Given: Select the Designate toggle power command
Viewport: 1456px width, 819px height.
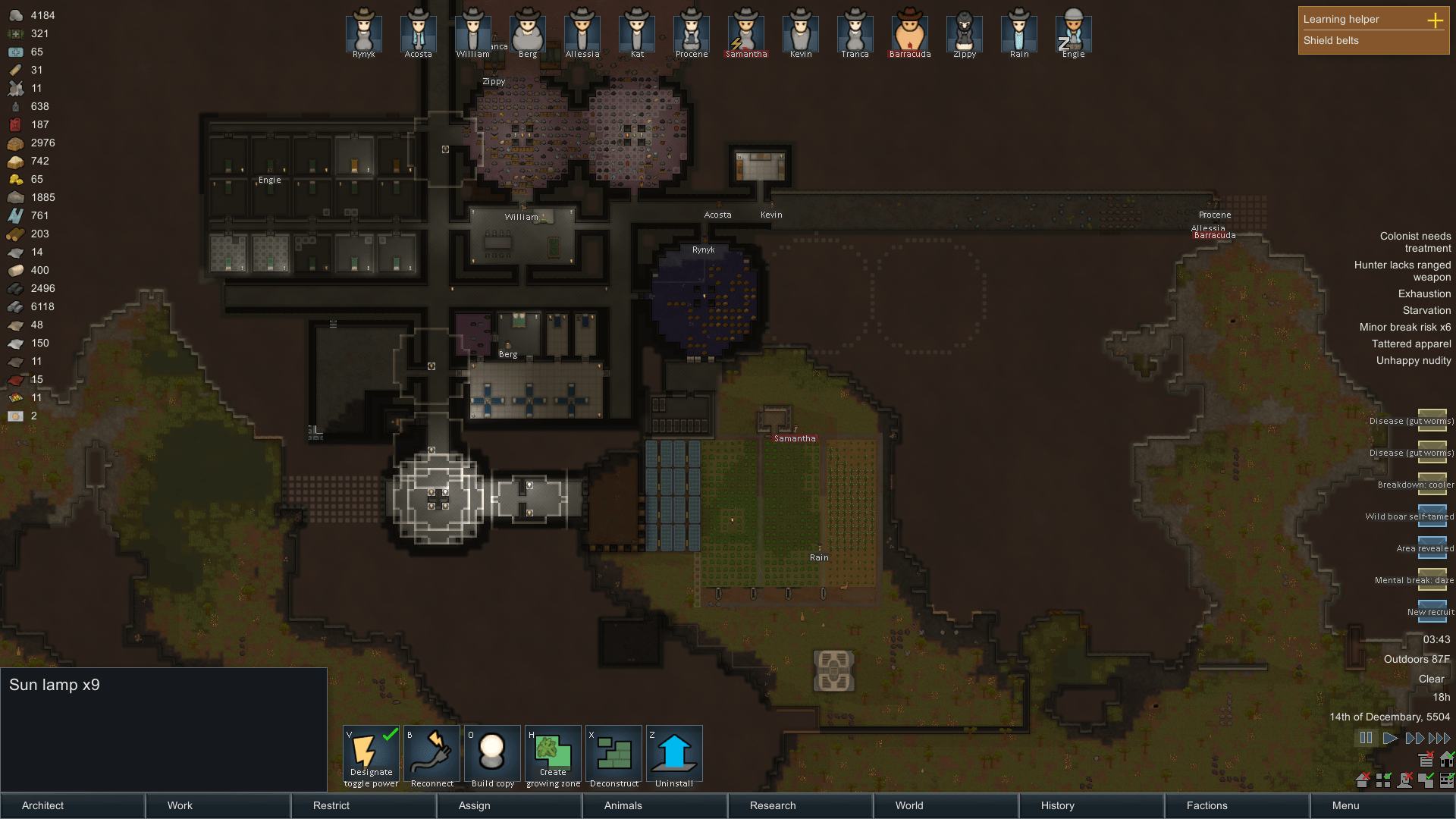Looking at the screenshot, I should click(371, 755).
